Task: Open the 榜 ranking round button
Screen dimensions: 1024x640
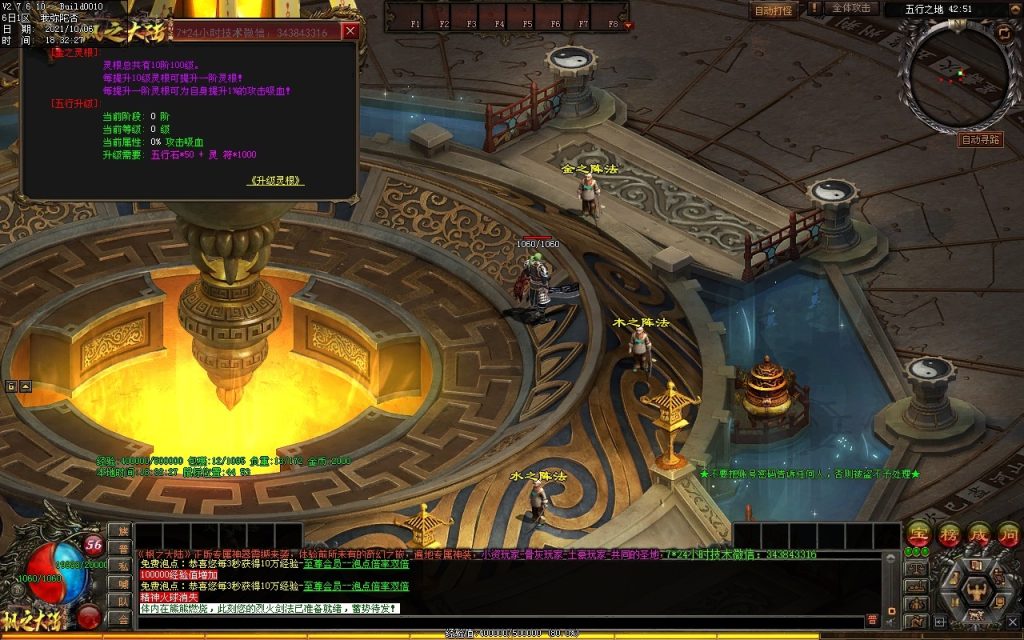Action: pos(949,535)
